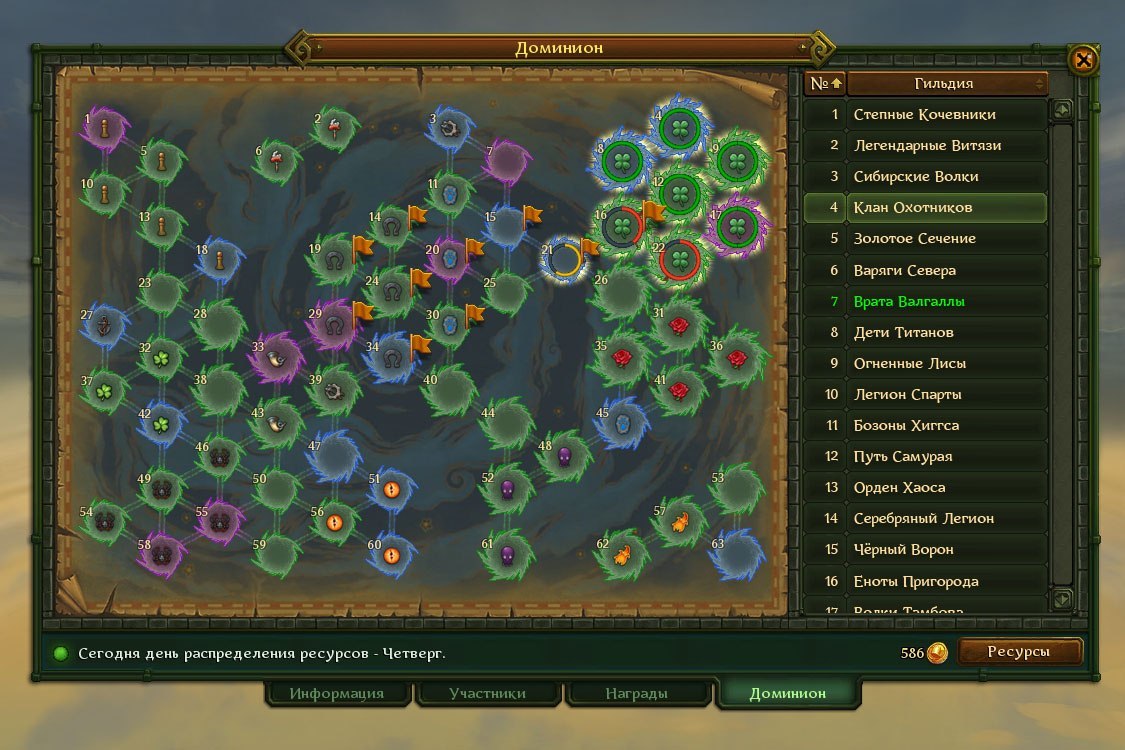Select map sector 48 with purple skull
Screen dimensions: 1125x750
point(564,457)
